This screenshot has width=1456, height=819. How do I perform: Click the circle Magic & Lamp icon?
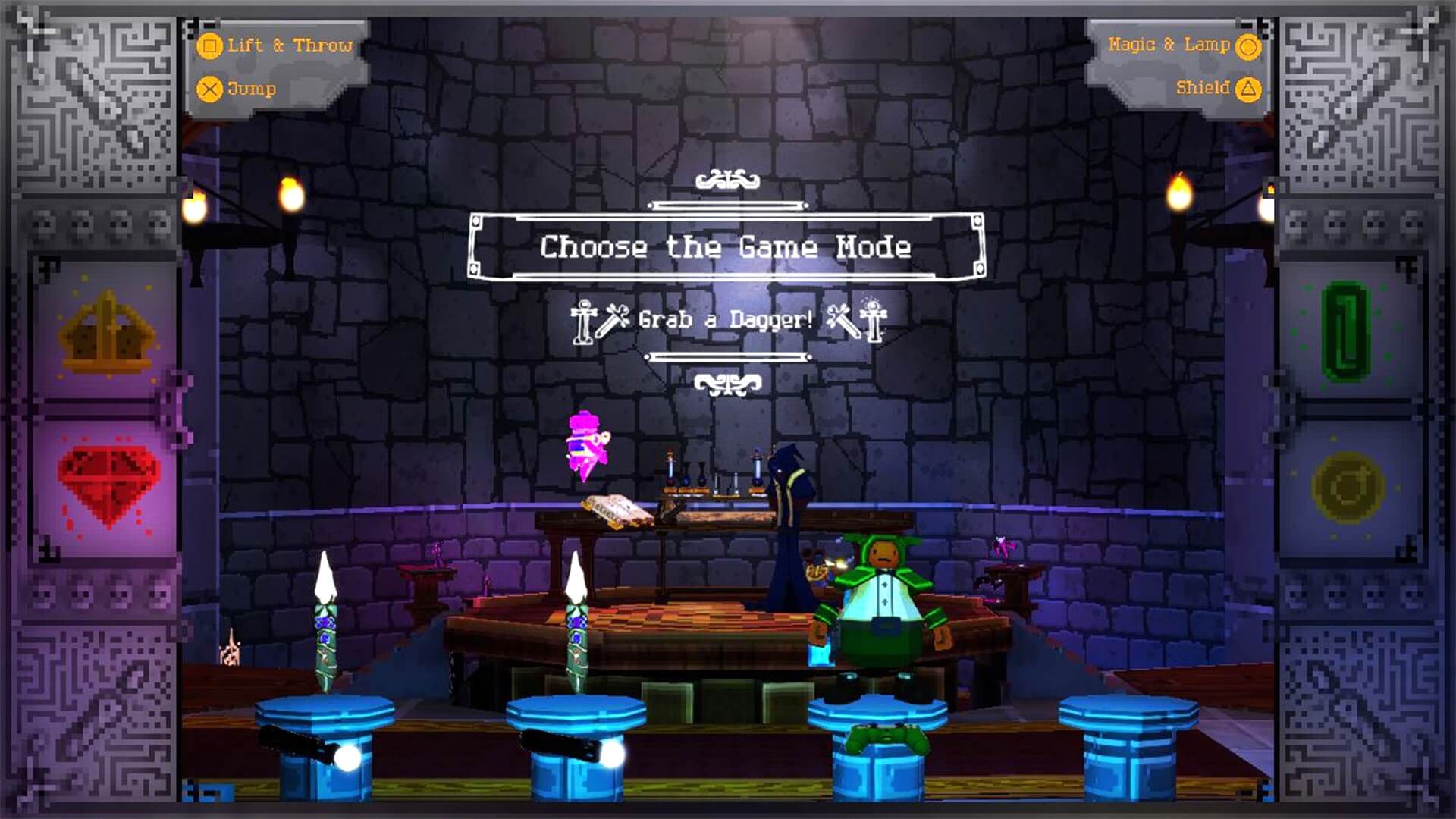(1248, 45)
